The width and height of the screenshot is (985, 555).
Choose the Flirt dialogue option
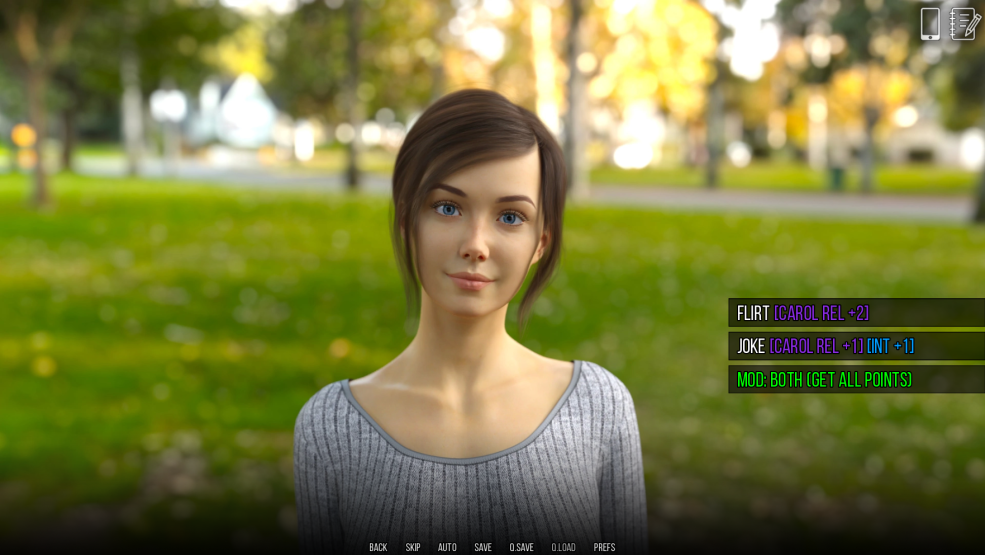pos(855,313)
